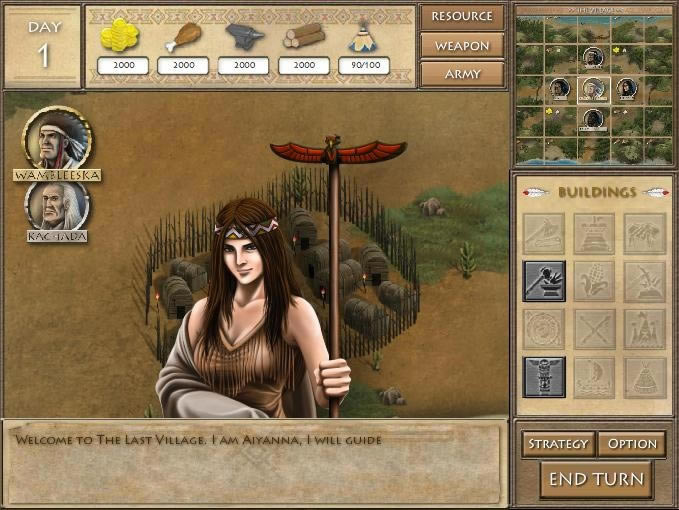Open the Strategy menu
This screenshot has width=679, height=510.
pos(558,444)
